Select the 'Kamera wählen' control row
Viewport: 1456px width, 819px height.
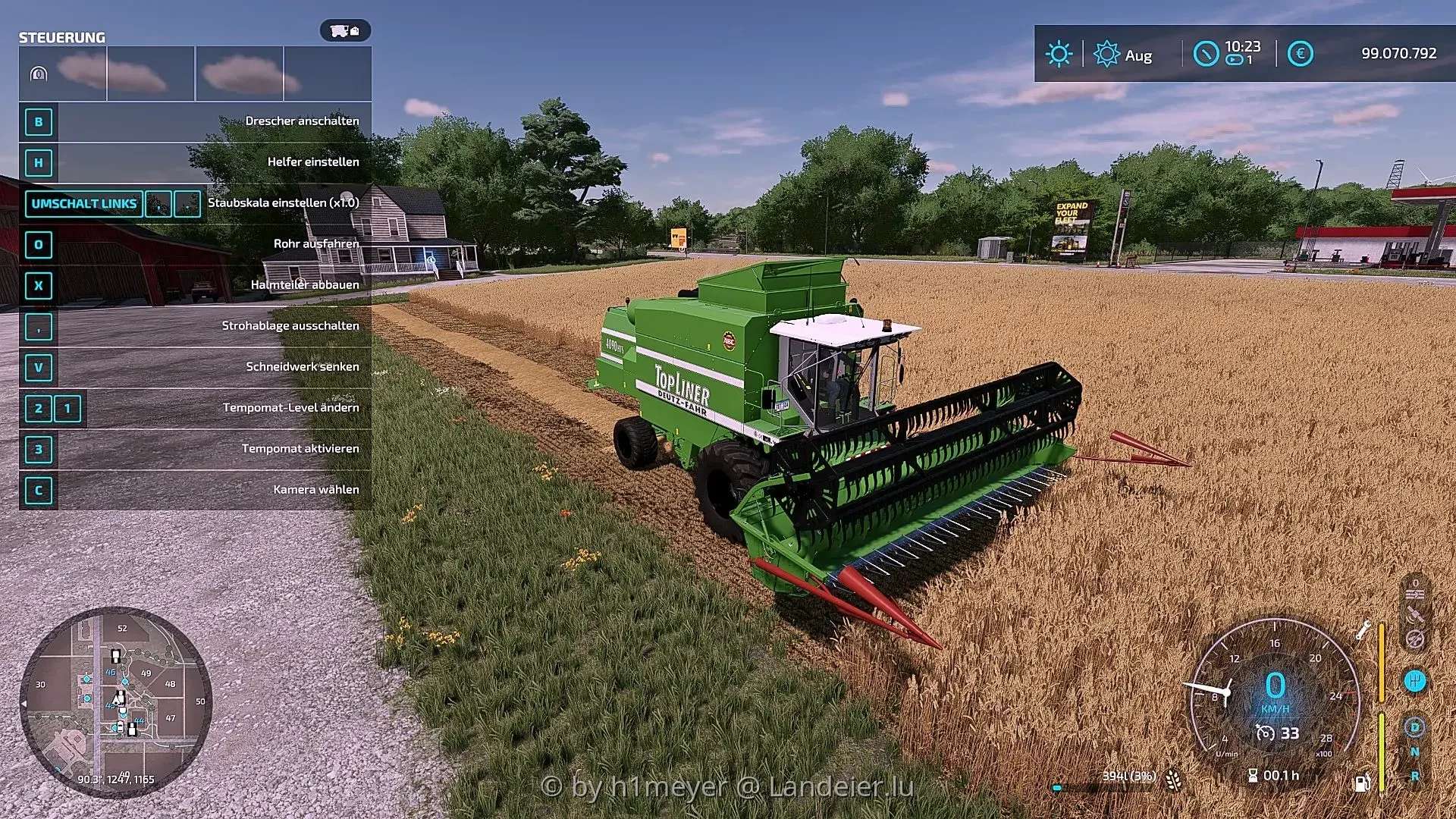click(x=196, y=490)
